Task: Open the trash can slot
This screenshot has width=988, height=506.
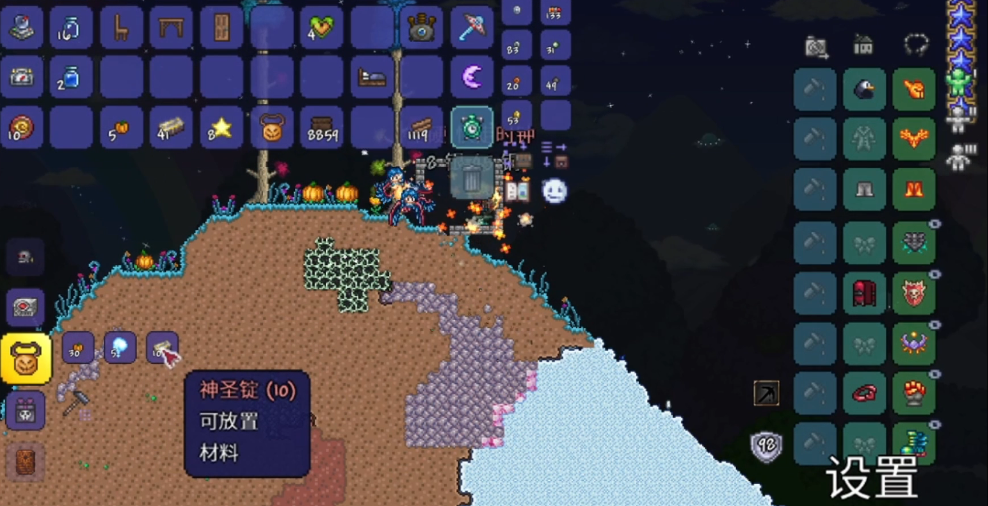Action: [471, 178]
